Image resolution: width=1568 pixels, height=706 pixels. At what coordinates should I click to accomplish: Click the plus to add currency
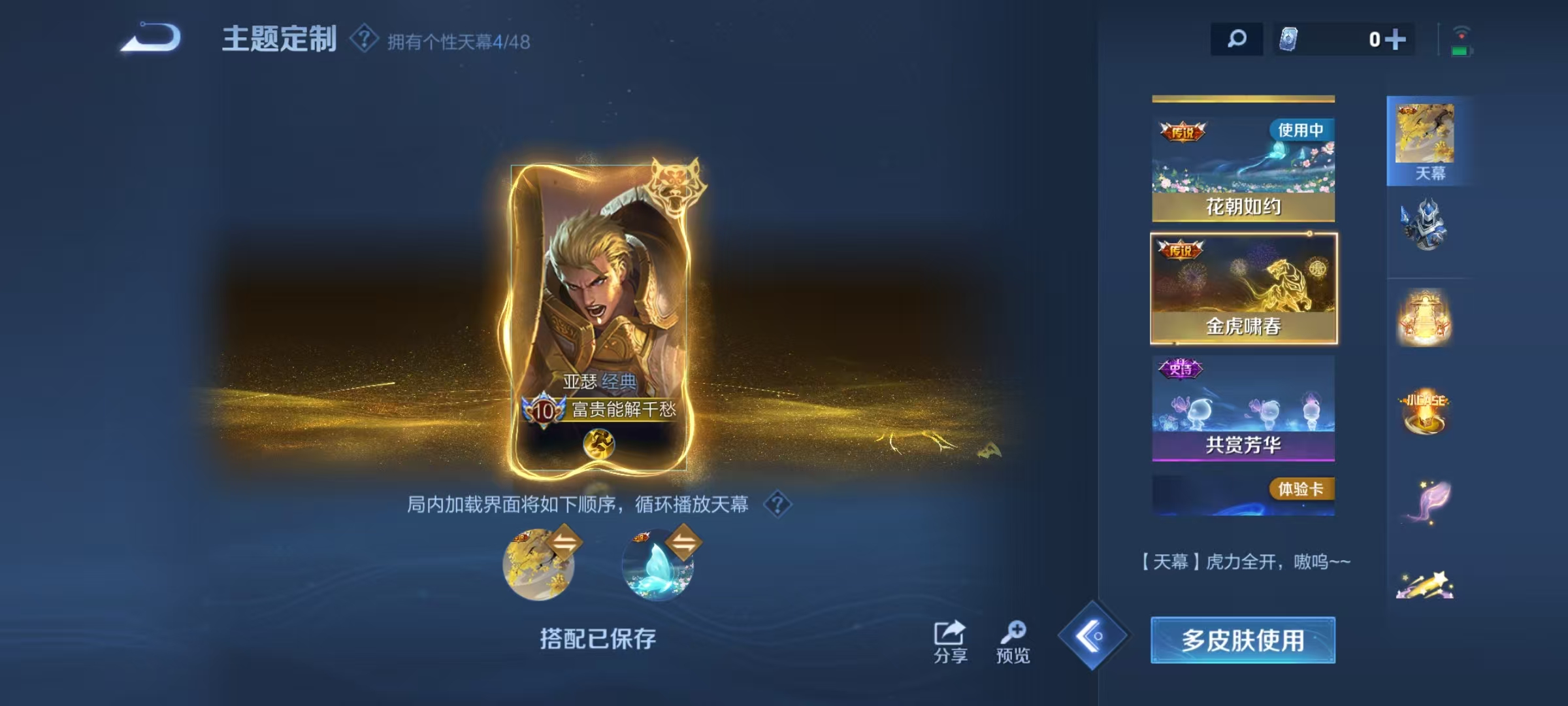point(1395,40)
